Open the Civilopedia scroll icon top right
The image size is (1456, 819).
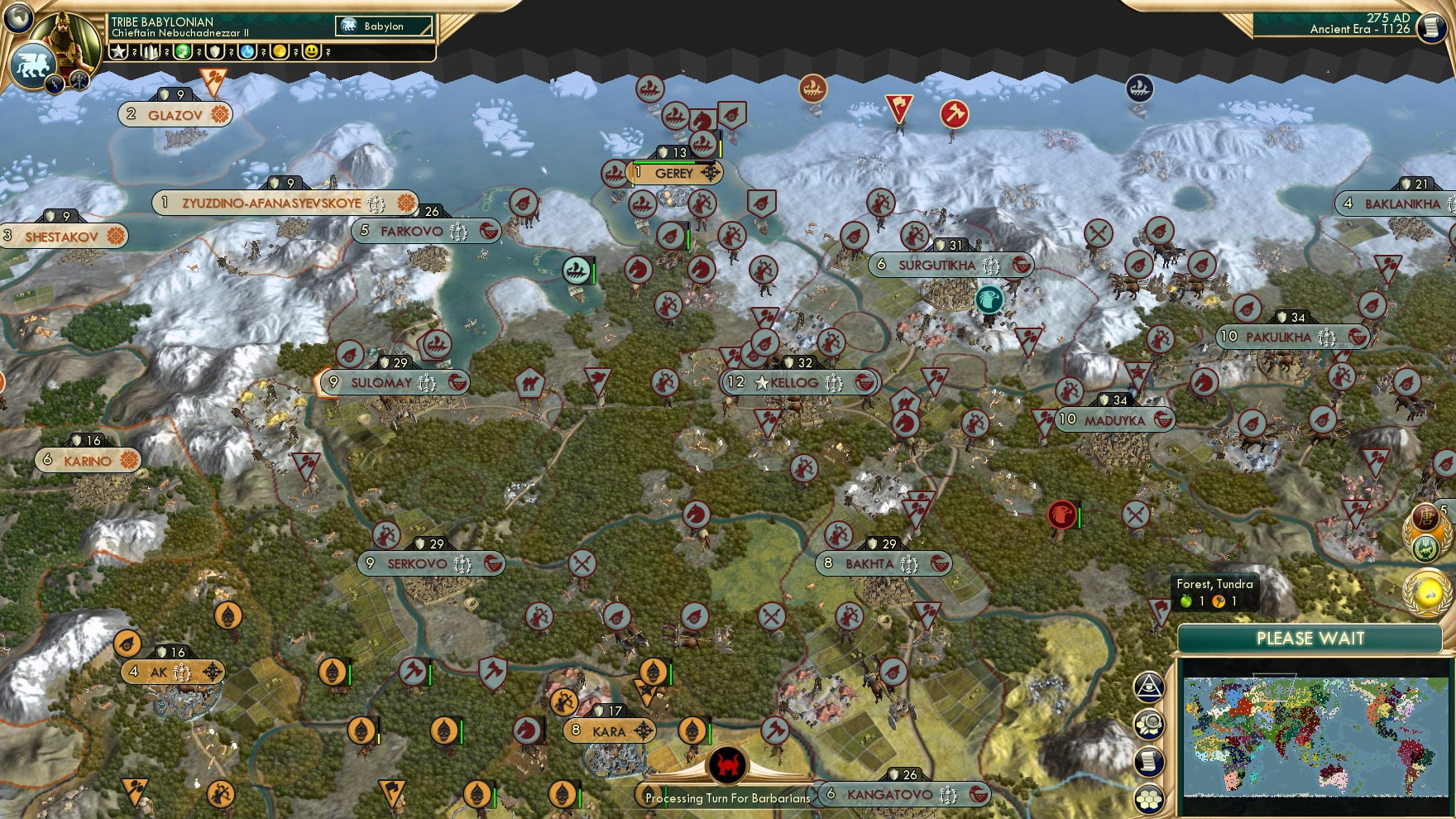[x=1430, y=27]
